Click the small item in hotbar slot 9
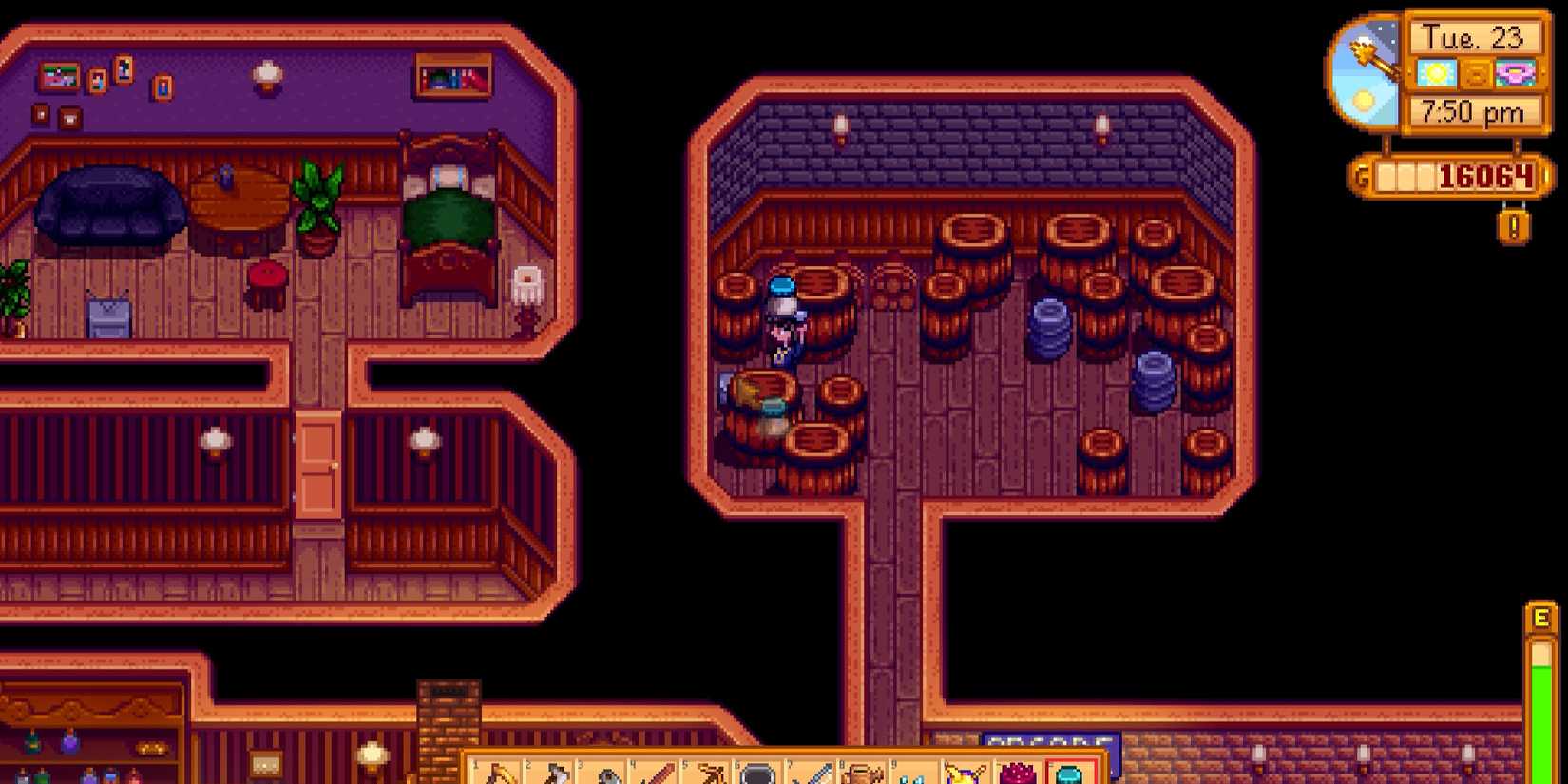The height and width of the screenshot is (784, 1568). pyautogui.click(x=913, y=772)
